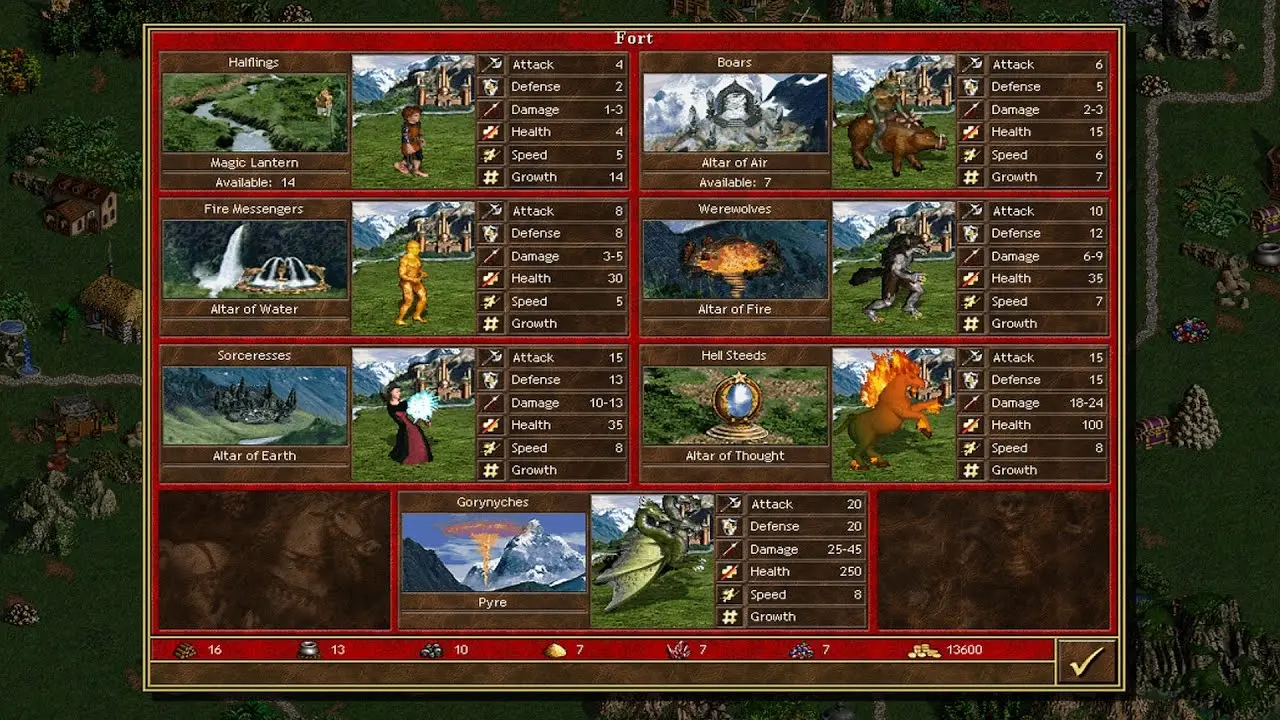This screenshot has height=720, width=1280.
Task: Select the Hell Steeds creature portrait
Action: (893, 414)
